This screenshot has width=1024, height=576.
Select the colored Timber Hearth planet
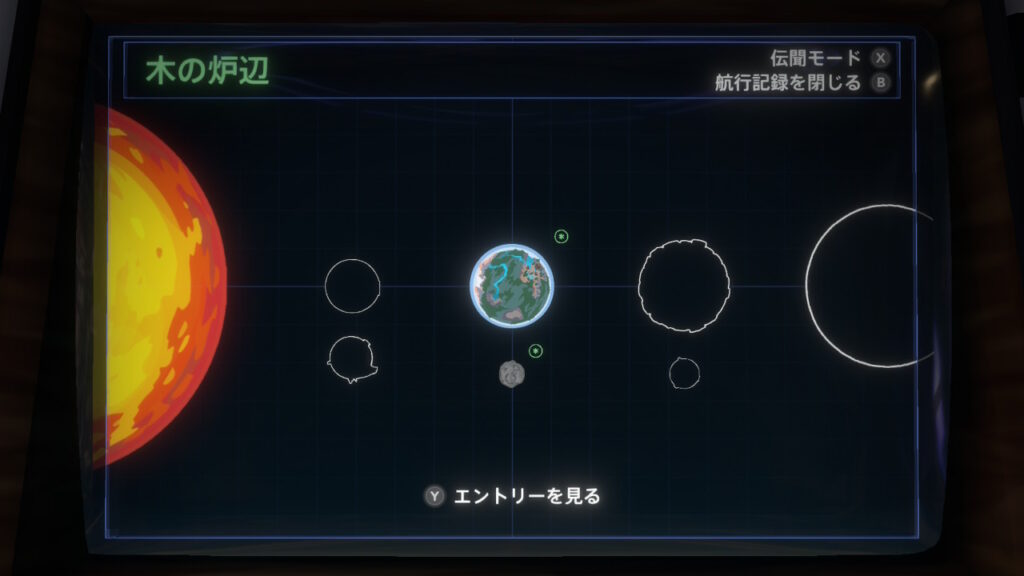click(512, 286)
